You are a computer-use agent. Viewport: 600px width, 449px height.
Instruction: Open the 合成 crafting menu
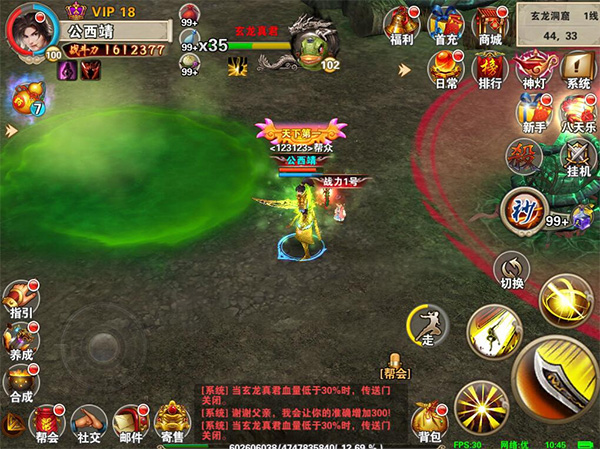[20, 382]
